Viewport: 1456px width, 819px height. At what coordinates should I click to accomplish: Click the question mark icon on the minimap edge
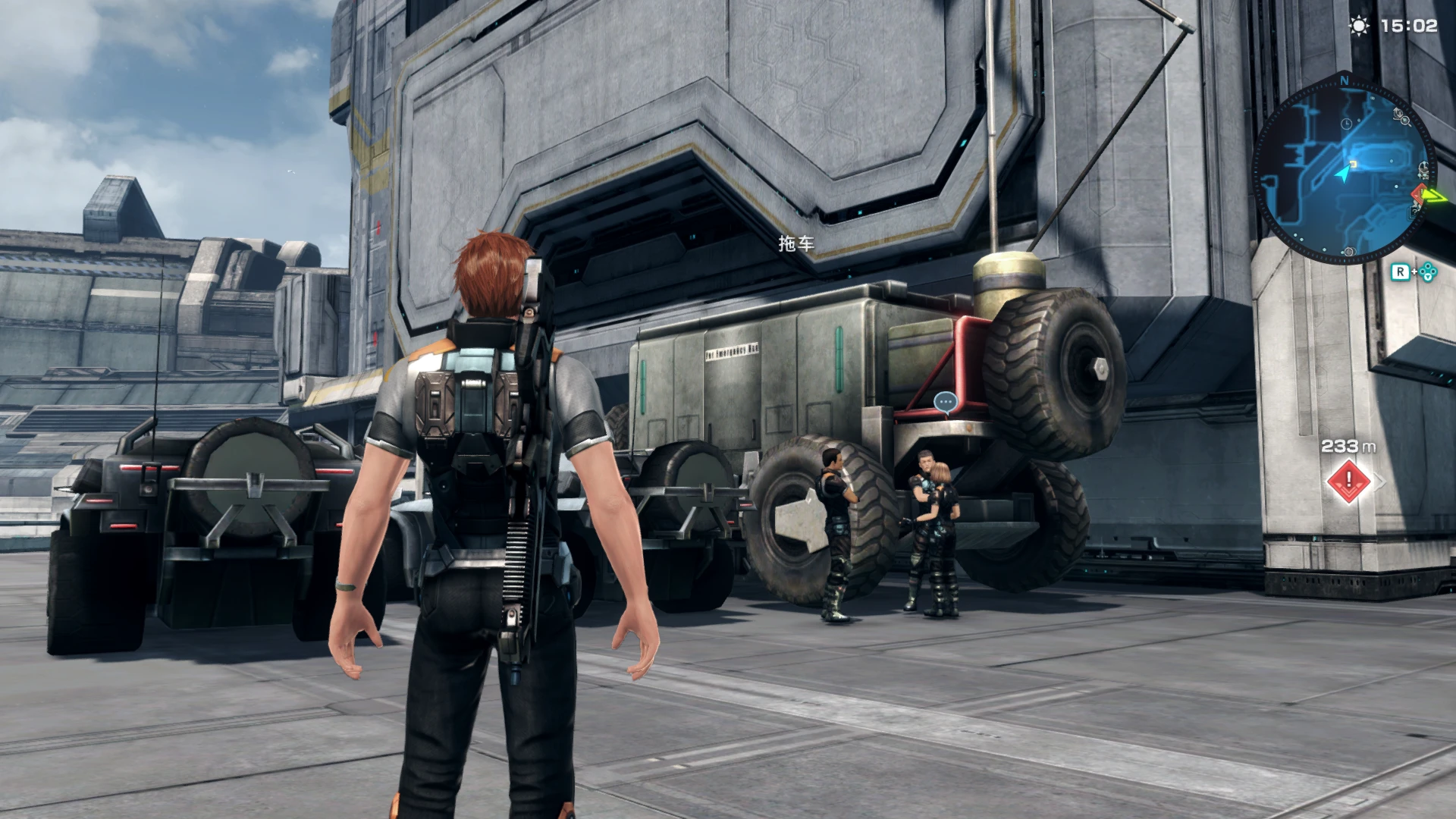[1414, 211]
